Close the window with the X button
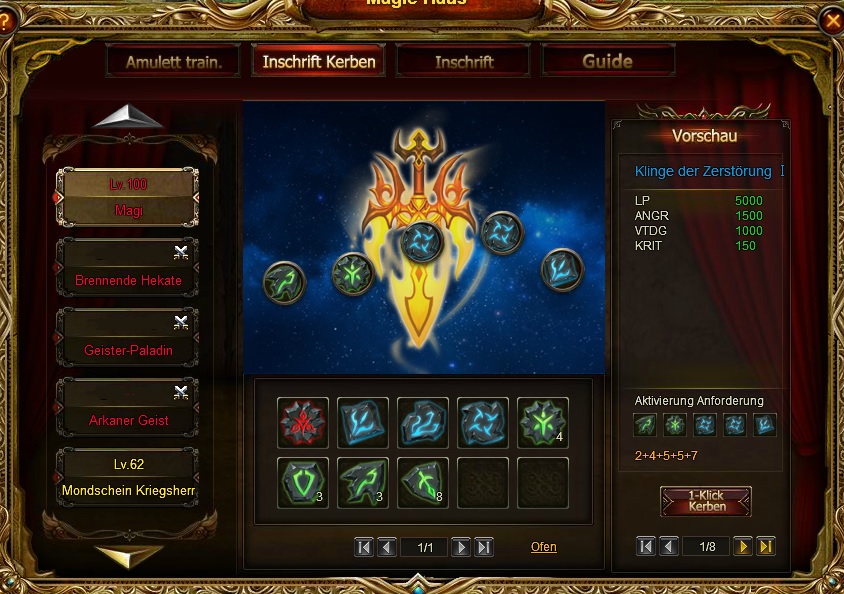This screenshot has width=844, height=594. click(832, 19)
